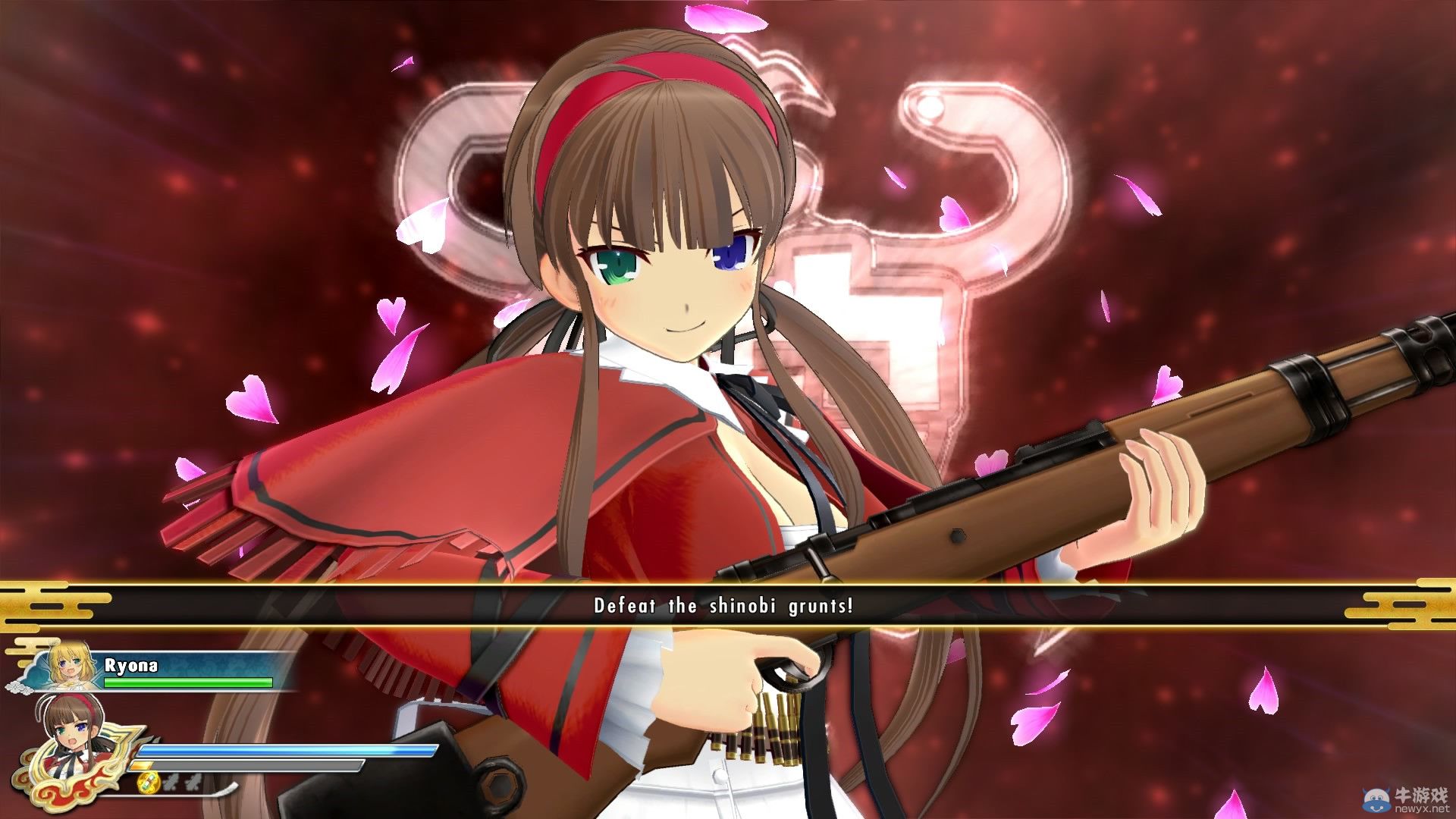Click Ryona's green health bar
The width and height of the screenshot is (1456, 819).
click(x=187, y=681)
